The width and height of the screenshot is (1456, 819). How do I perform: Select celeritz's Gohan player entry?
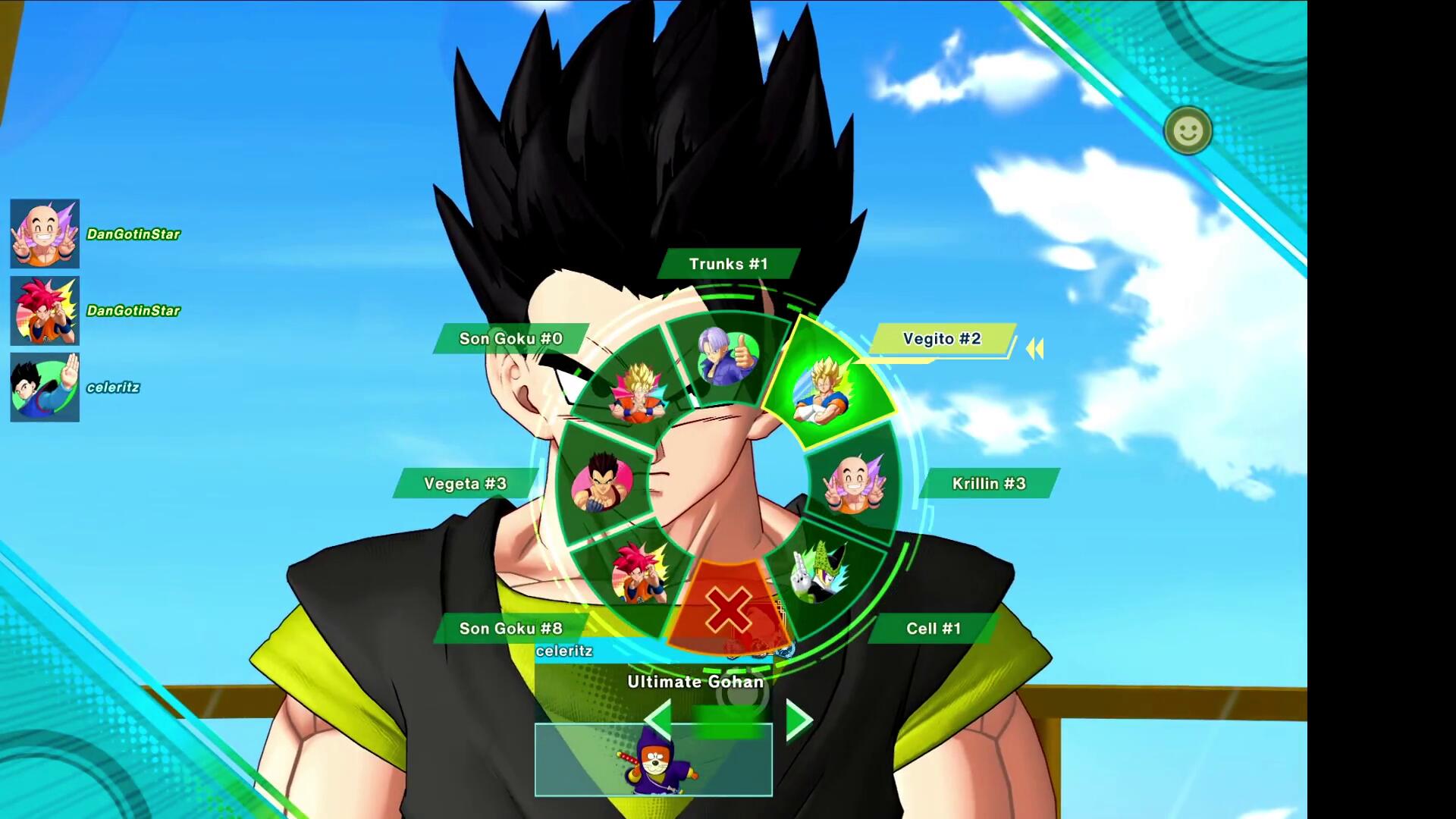coord(45,388)
